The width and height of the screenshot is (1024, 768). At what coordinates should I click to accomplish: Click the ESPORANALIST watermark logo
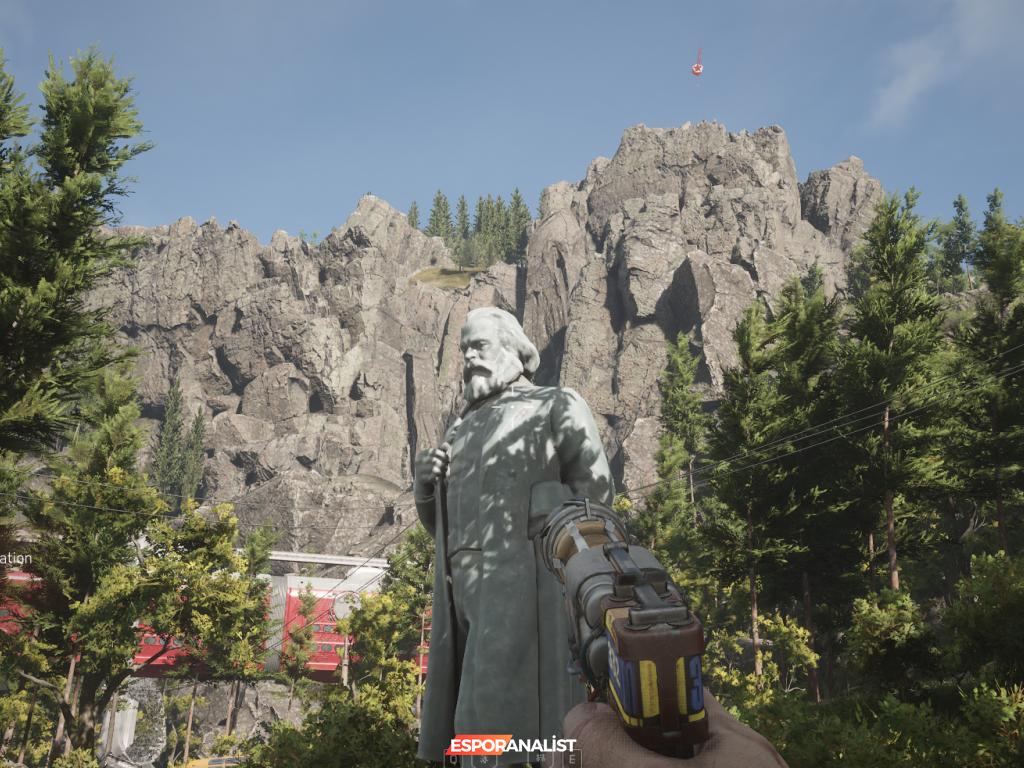point(512,745)
